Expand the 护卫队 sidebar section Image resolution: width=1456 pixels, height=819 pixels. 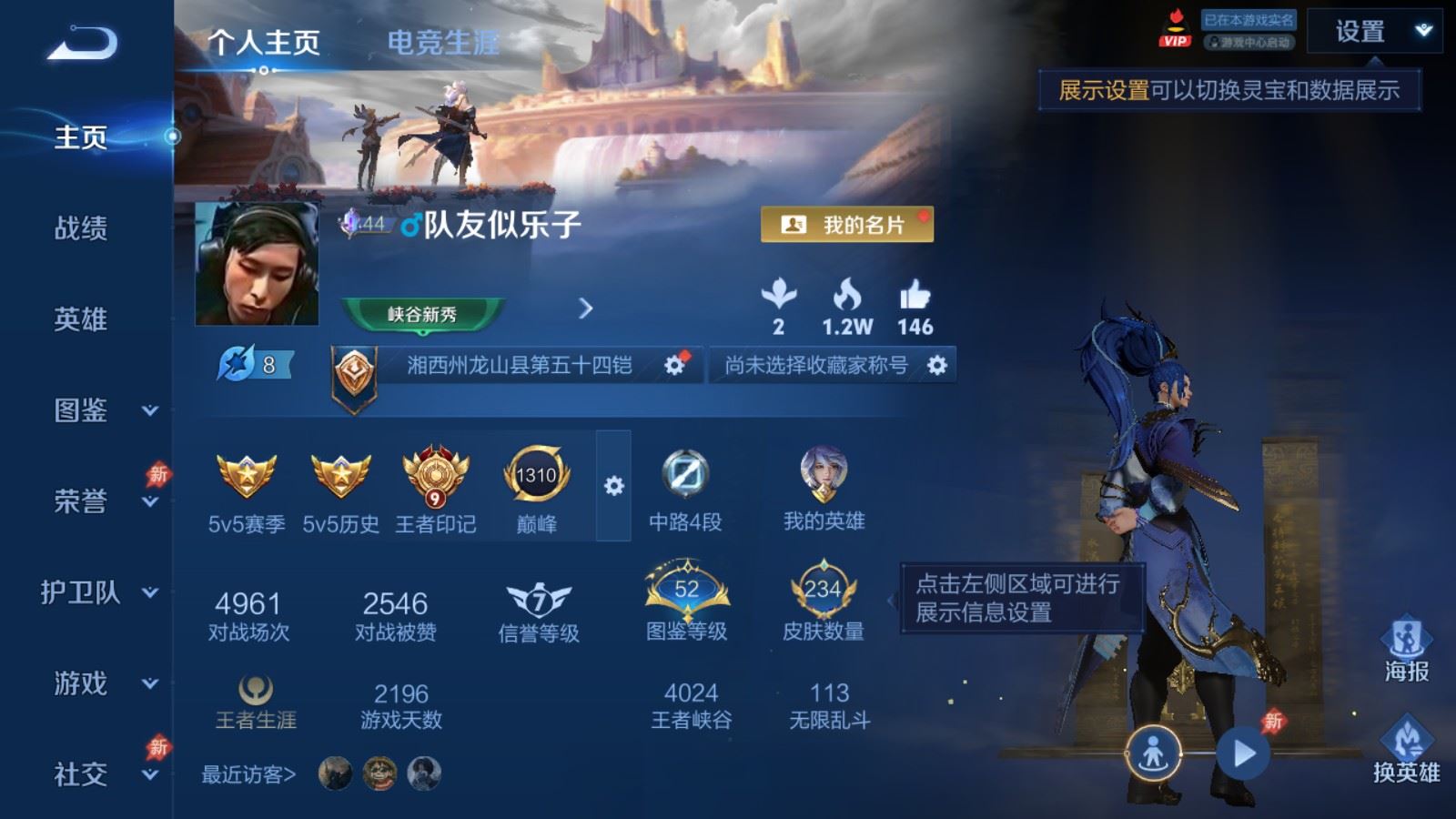click(150, 592)
